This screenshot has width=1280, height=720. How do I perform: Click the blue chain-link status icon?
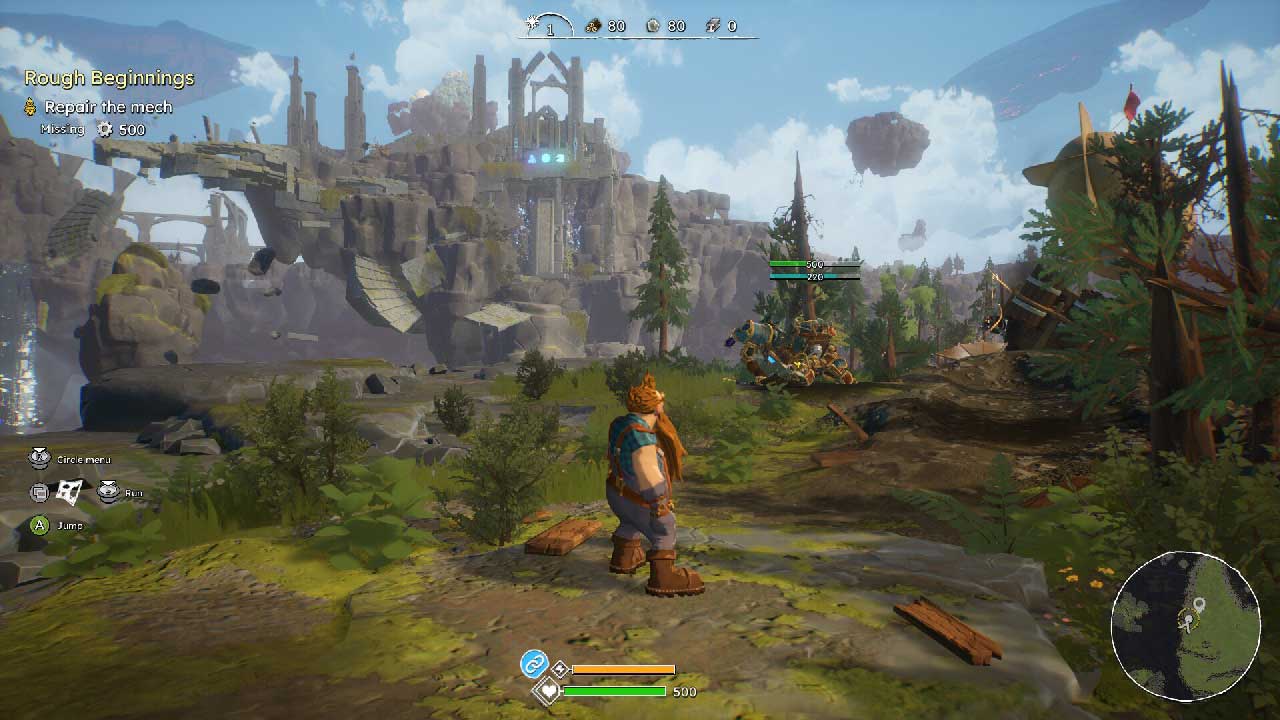tap(534, 663)
